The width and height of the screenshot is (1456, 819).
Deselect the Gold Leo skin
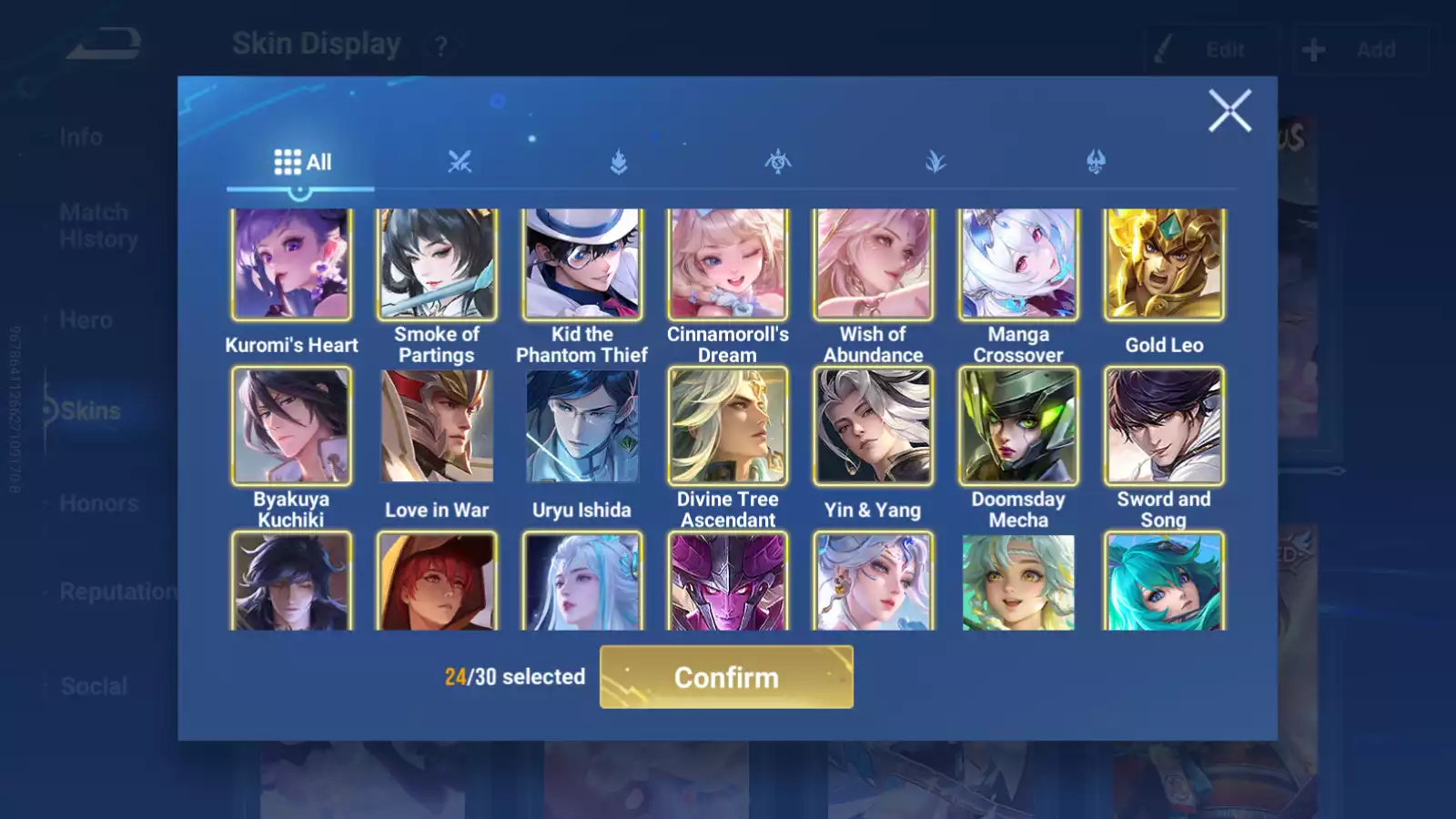click(1164, 263)
